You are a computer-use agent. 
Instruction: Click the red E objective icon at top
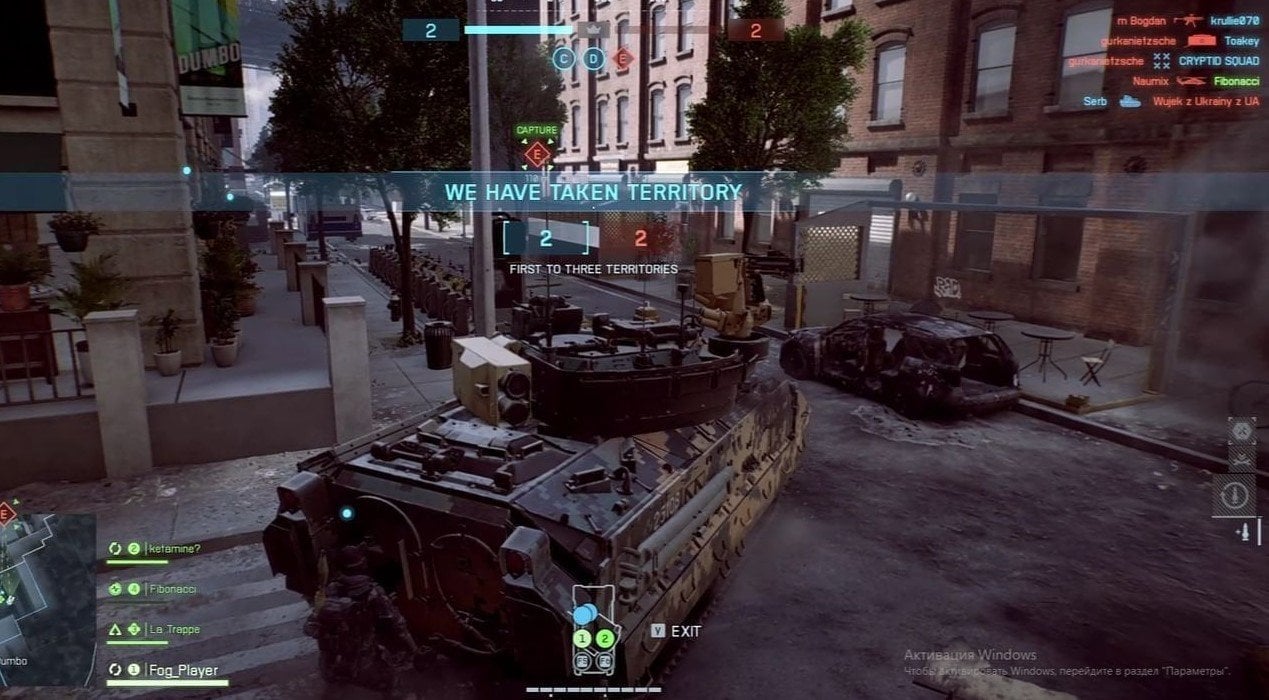coord(623,59)
